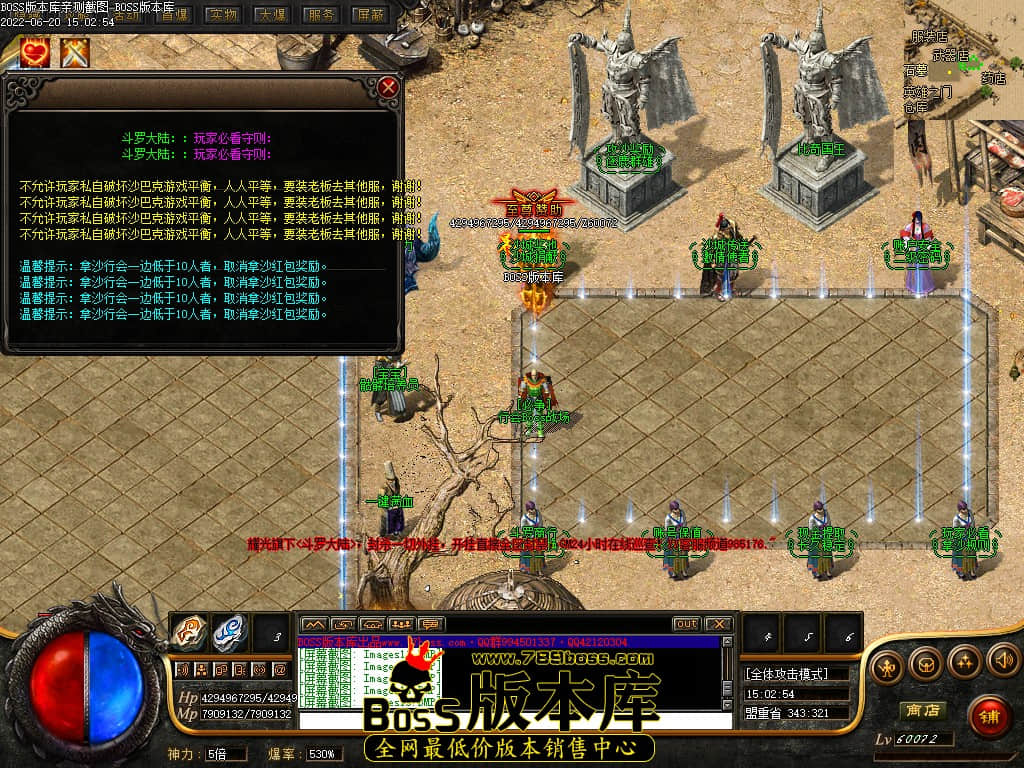1024x768 pixels.
Task: Open the bag round button
Action: (x=927, y=661)
